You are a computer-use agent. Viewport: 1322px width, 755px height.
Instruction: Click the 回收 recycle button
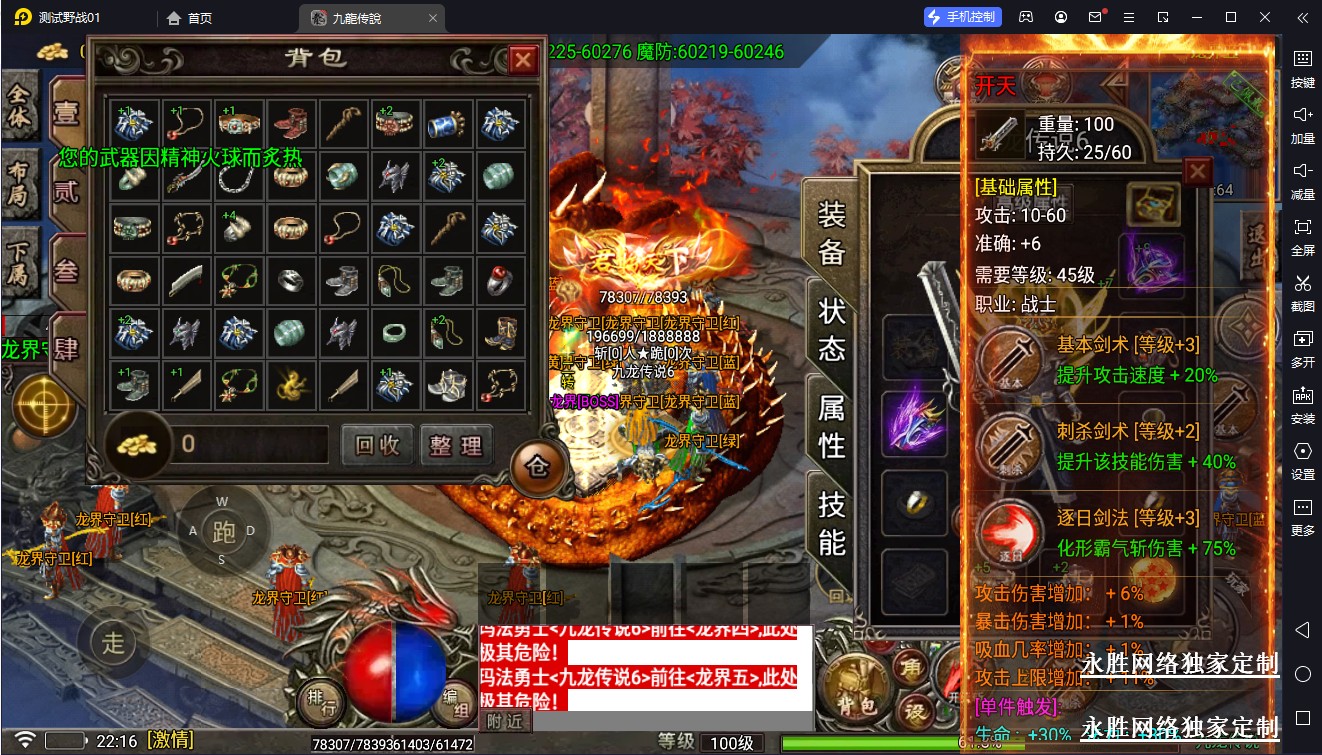[377, 445]
